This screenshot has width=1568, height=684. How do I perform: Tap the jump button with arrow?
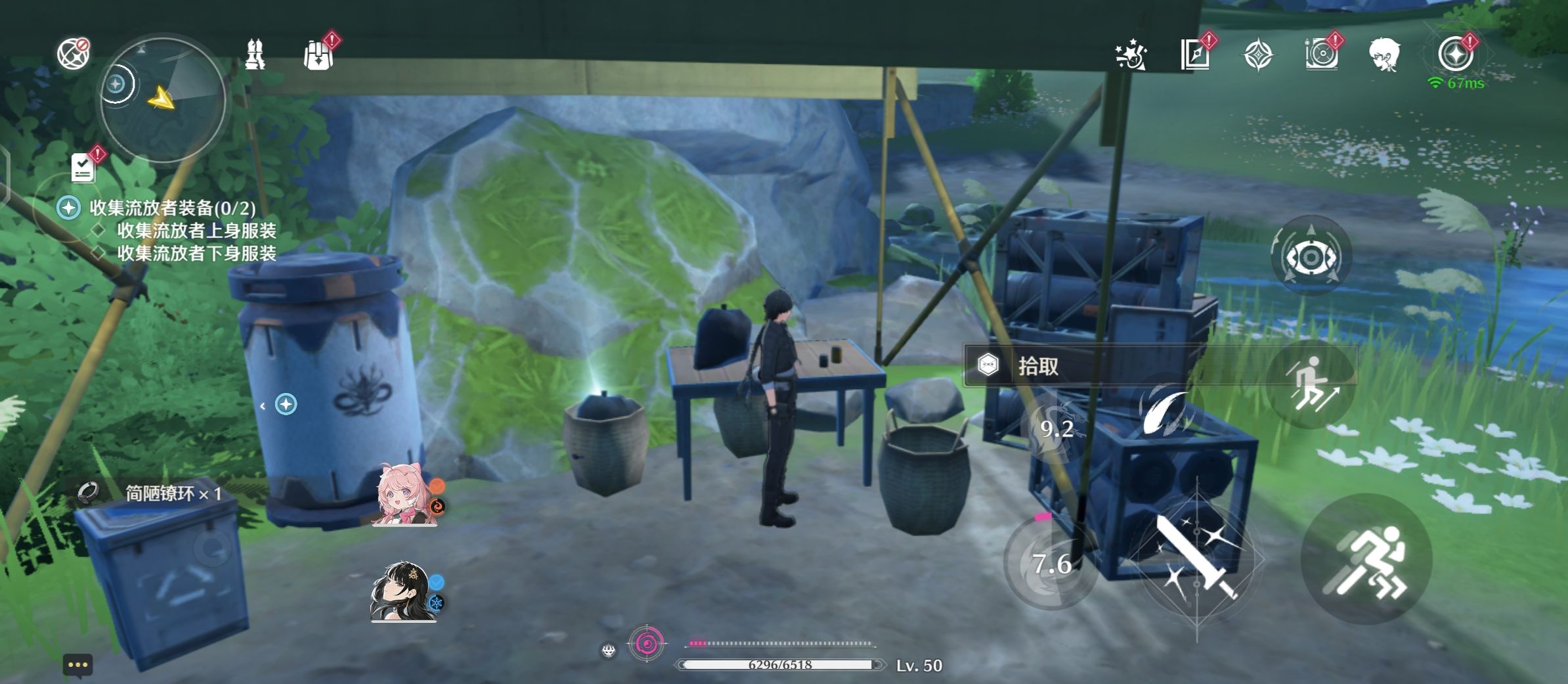(x=1311, y=383)
